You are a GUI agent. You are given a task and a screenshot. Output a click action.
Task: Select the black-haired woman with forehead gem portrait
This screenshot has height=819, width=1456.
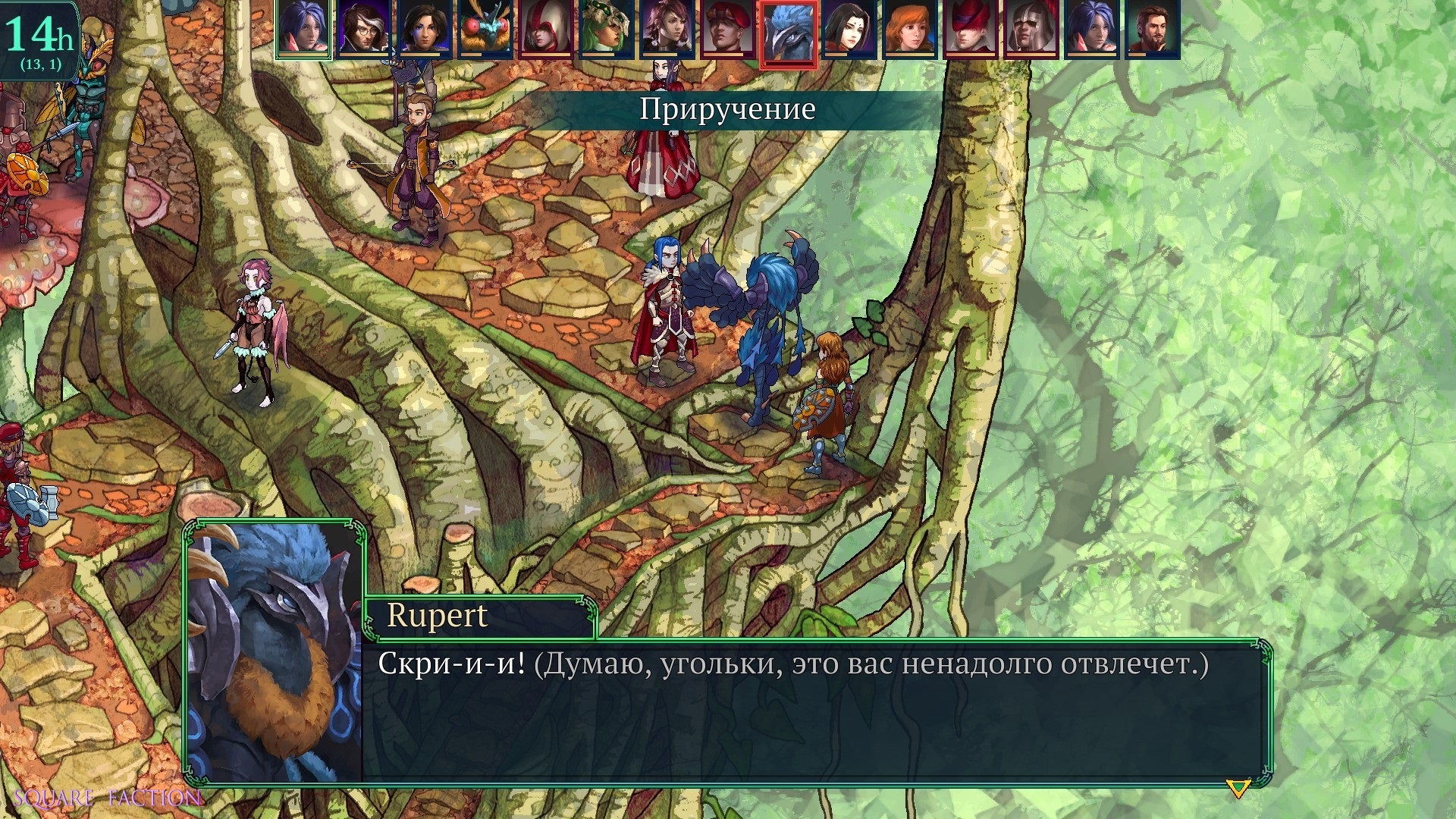coord(849,29)
